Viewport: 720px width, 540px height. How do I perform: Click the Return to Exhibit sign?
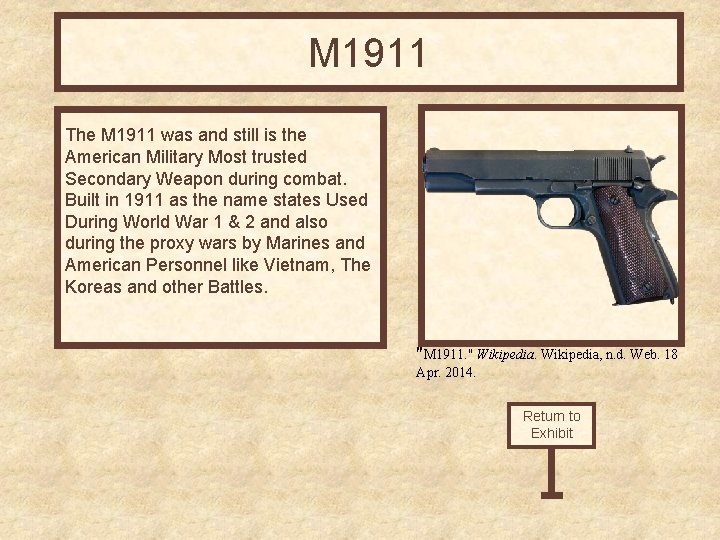pyautogui.click(x=551, y=425)
